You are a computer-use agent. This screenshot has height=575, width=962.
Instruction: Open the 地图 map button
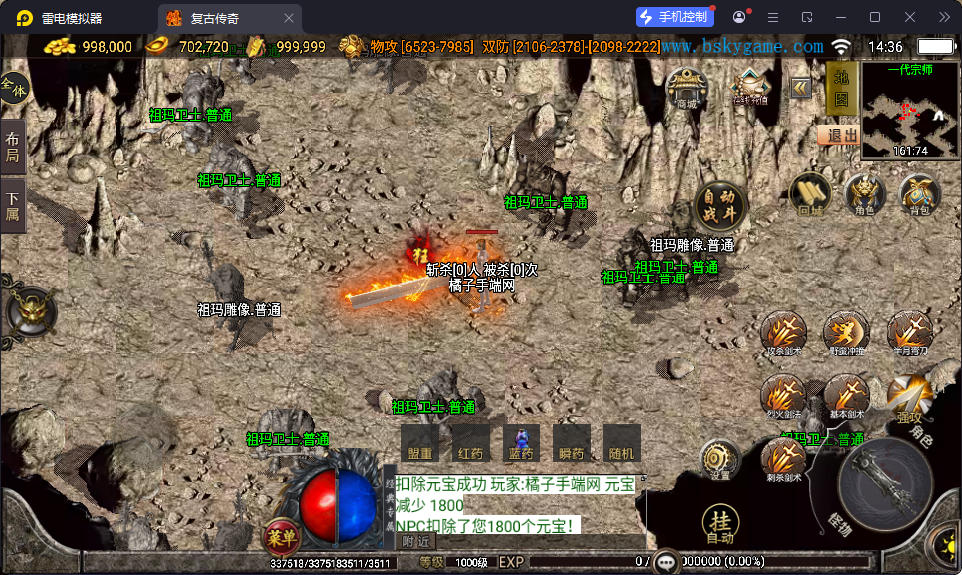(841, 88)
